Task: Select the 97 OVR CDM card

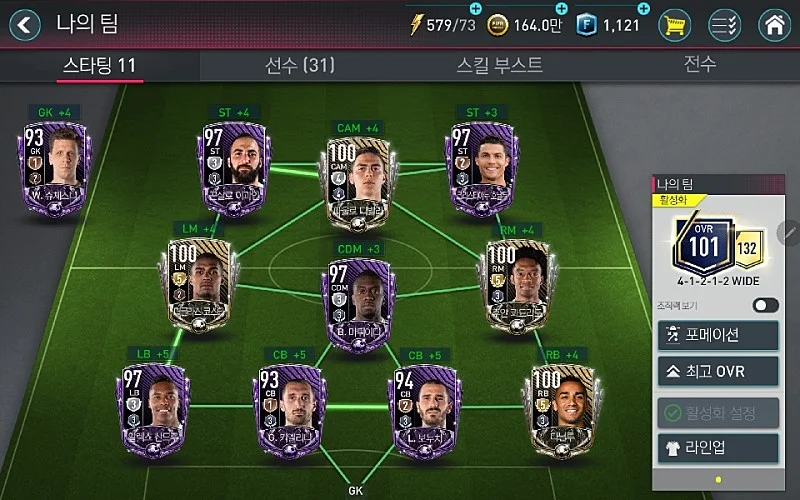Action: click(x=357, y=295)
